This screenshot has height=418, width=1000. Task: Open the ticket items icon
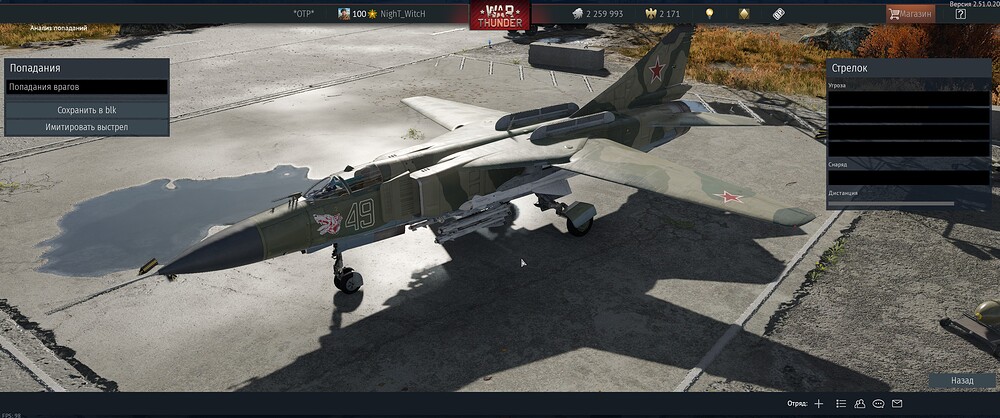778,14
